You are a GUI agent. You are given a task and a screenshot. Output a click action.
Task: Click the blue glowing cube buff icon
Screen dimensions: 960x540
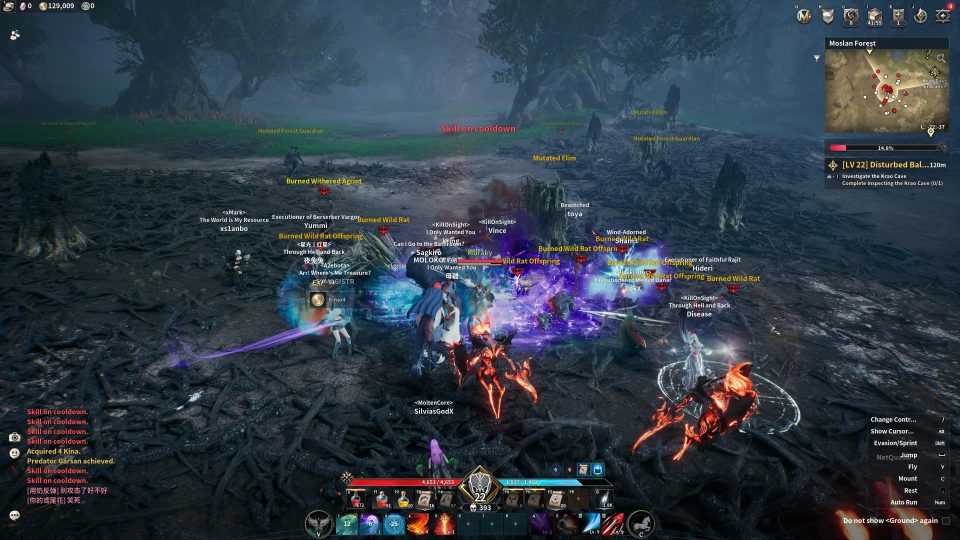597,468
